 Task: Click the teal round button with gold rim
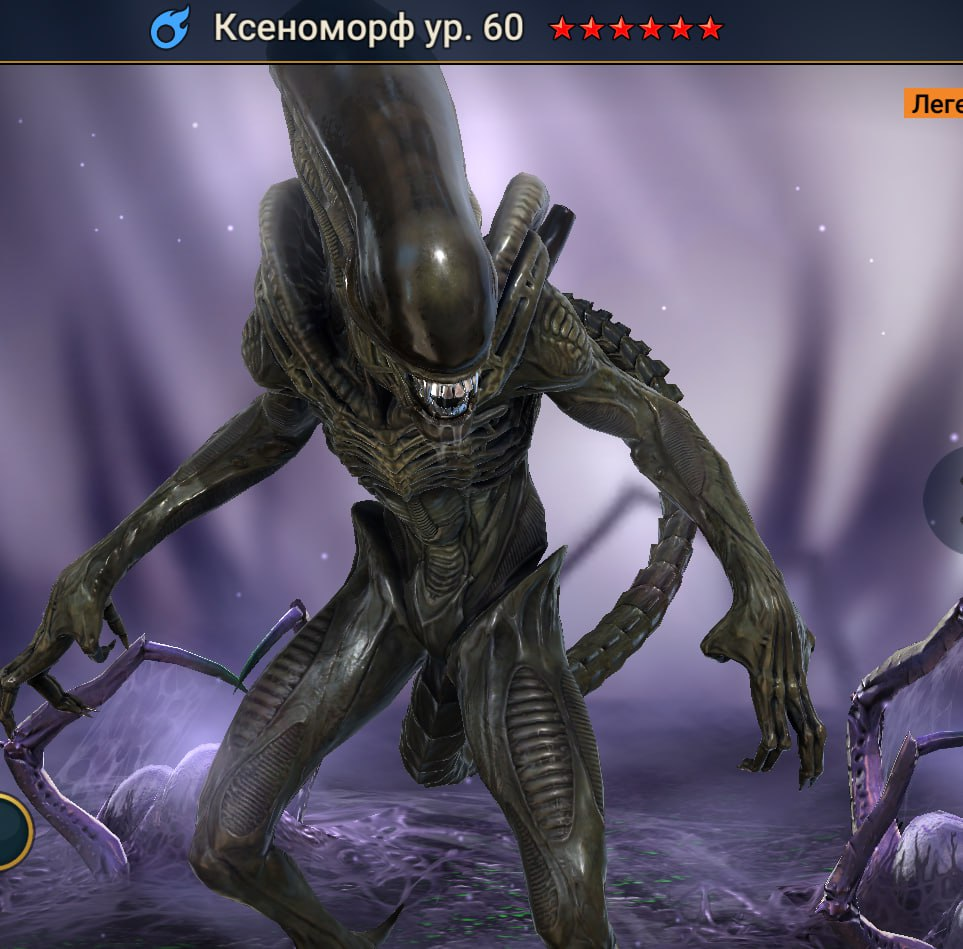coord(12,830)
